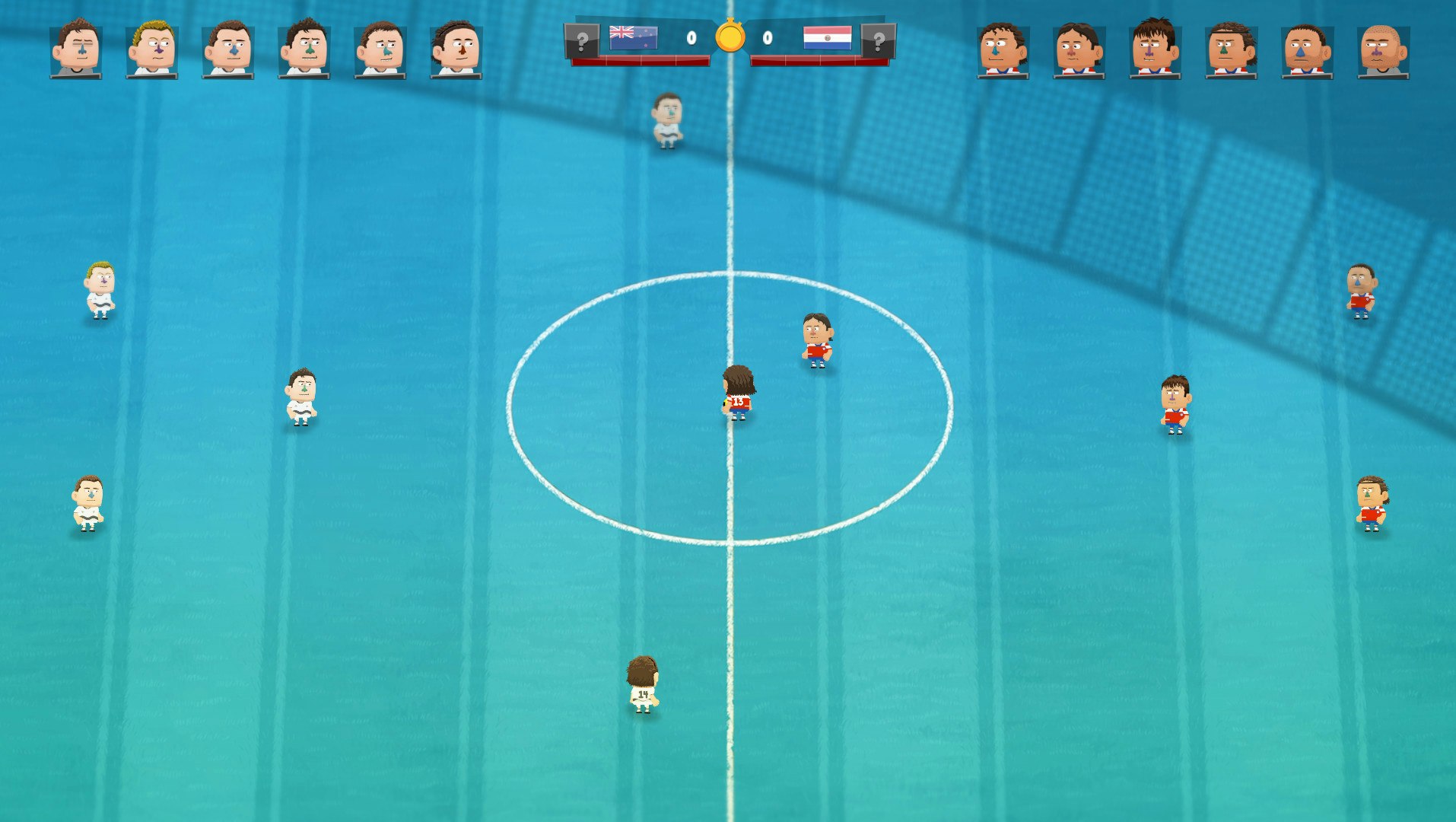Click the question mark power-up slot on right
Image resolution: width=1456 pixels, height=822 pixels.
point(879,40)
